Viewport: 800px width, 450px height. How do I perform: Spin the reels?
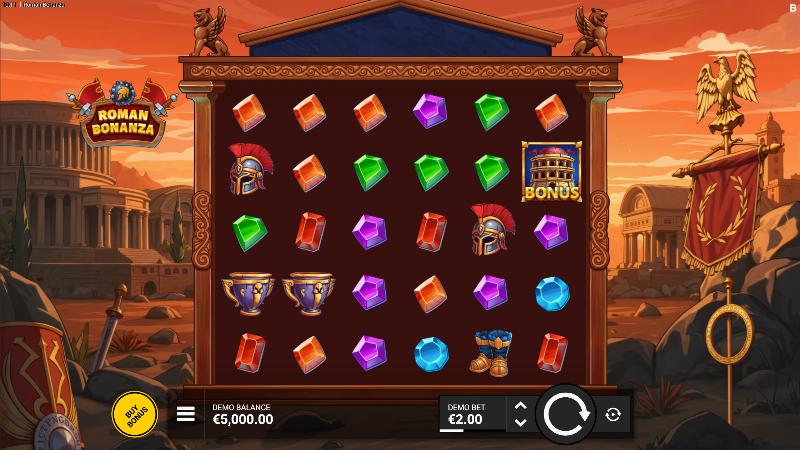[x=565, y=413]
